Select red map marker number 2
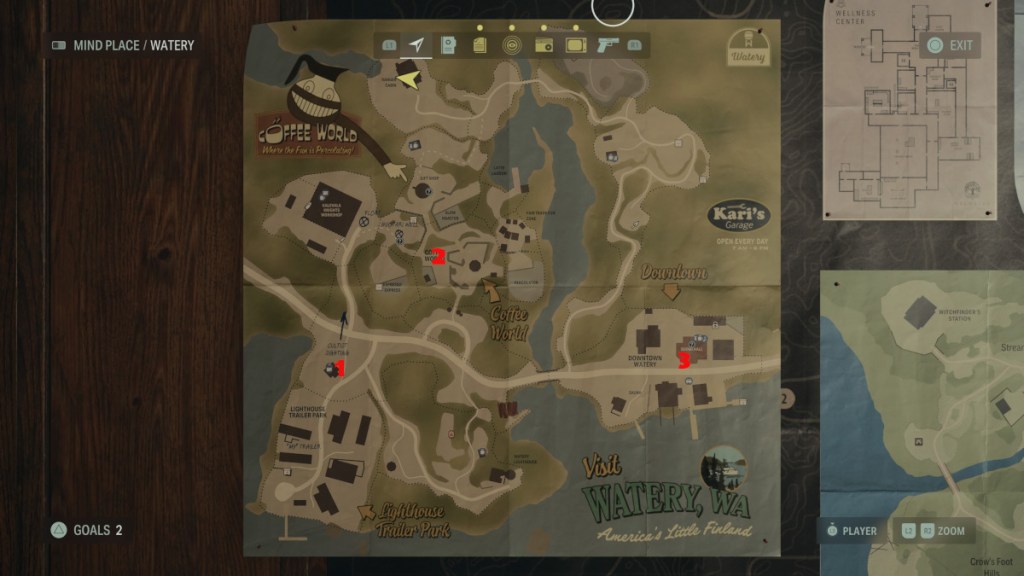This screenshot has width=1024, height=576. point(438,254)
